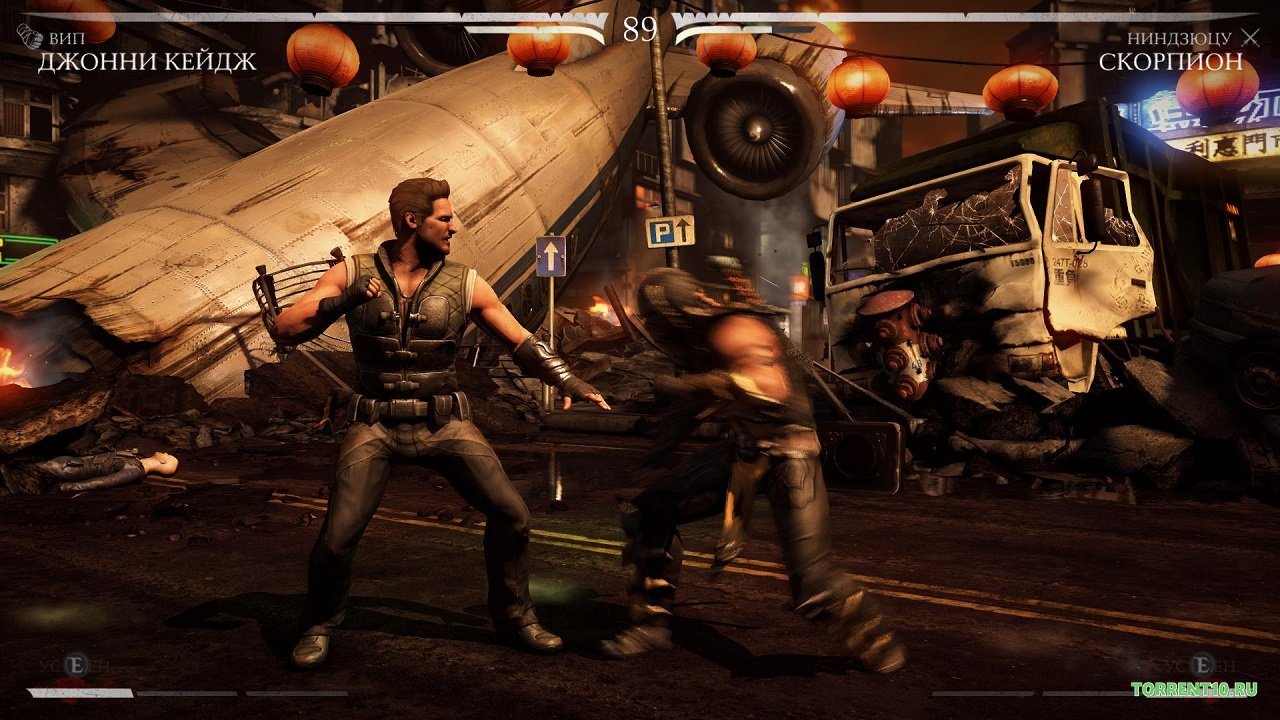This screenshot has height=720, width=1280.
Task: Click the VIP fist emblem near Johnny Cage's name
Action: click(30, 36)
